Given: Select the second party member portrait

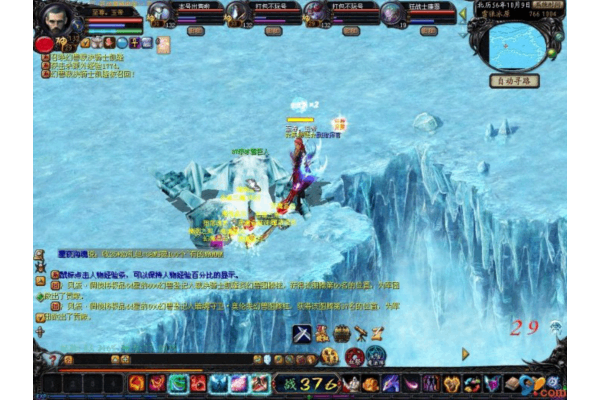Looking at the screenshot, I should [235, 13].
